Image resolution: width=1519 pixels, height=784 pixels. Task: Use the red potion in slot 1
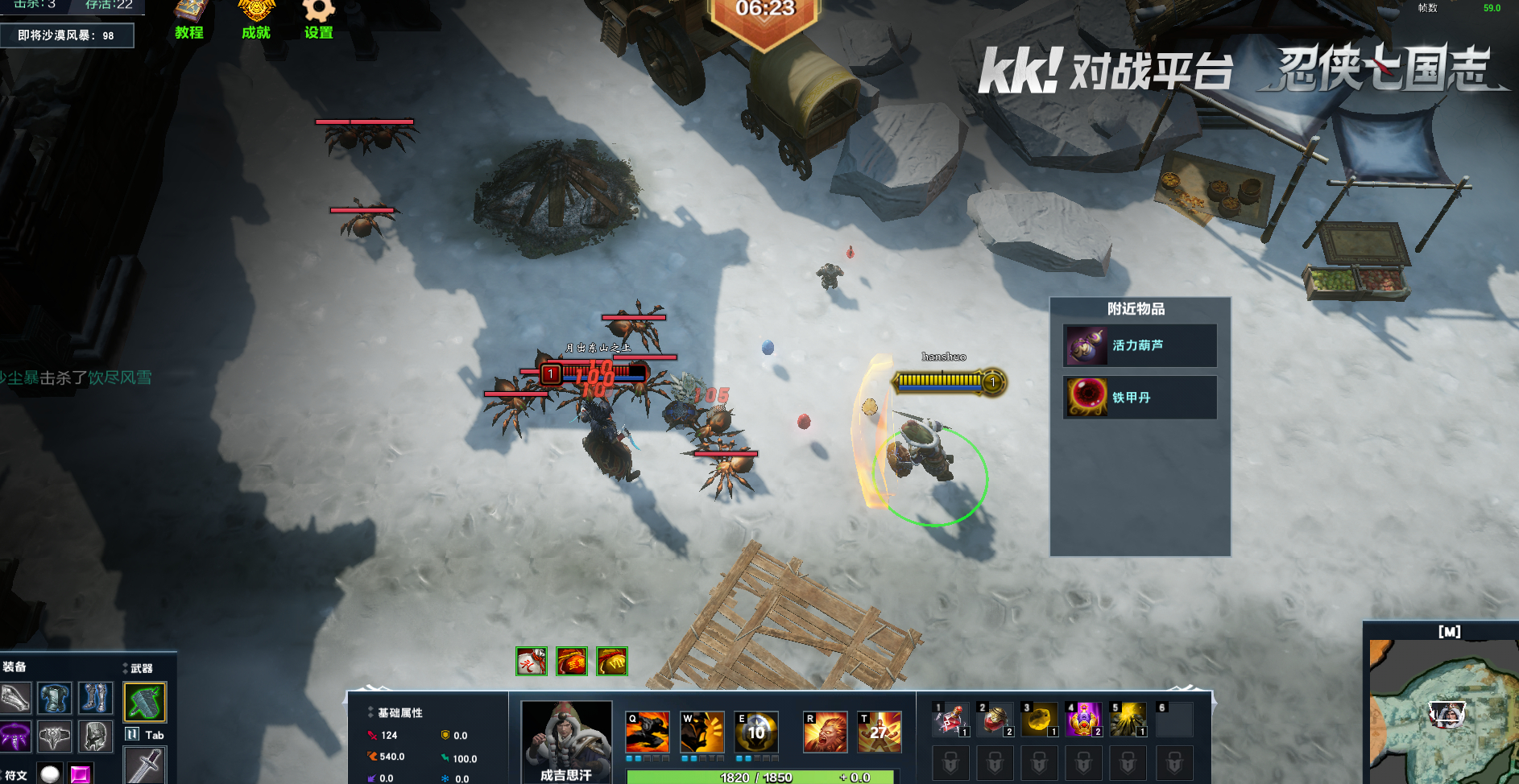coord(950,720)
